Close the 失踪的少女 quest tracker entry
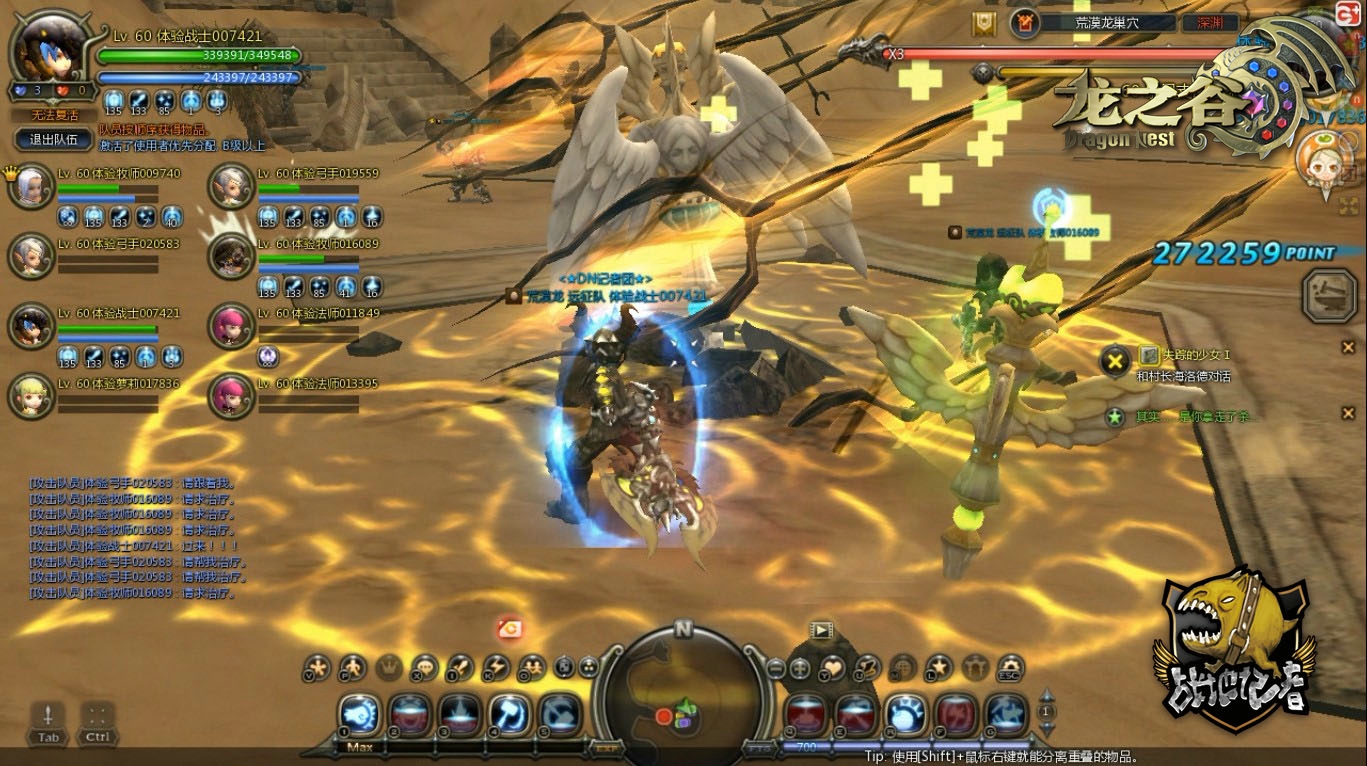Viewport: 1367px width, 766px height. coord(1348,347)
